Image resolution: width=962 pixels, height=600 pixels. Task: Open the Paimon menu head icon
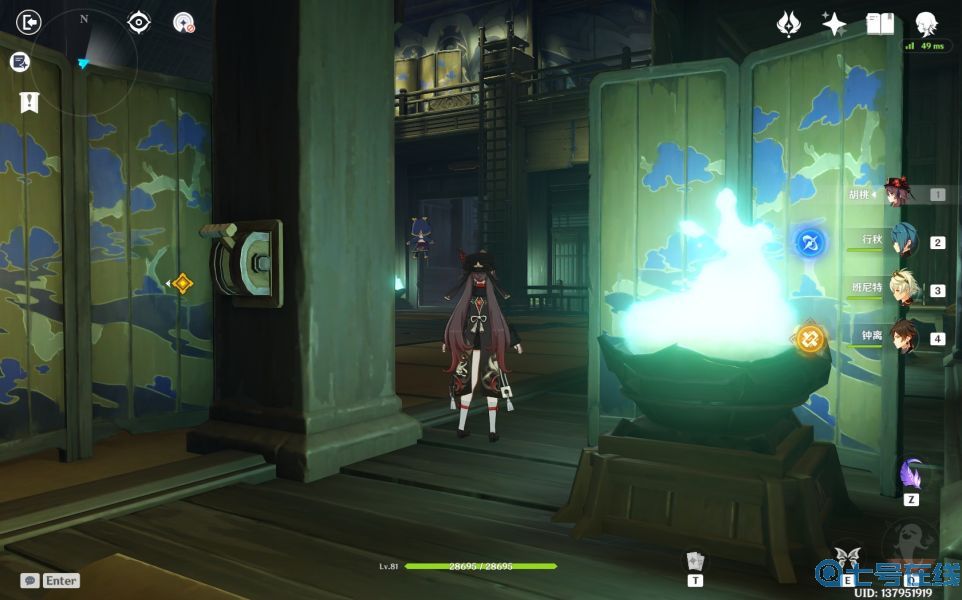pyautogui.click(x=927, y=24)
